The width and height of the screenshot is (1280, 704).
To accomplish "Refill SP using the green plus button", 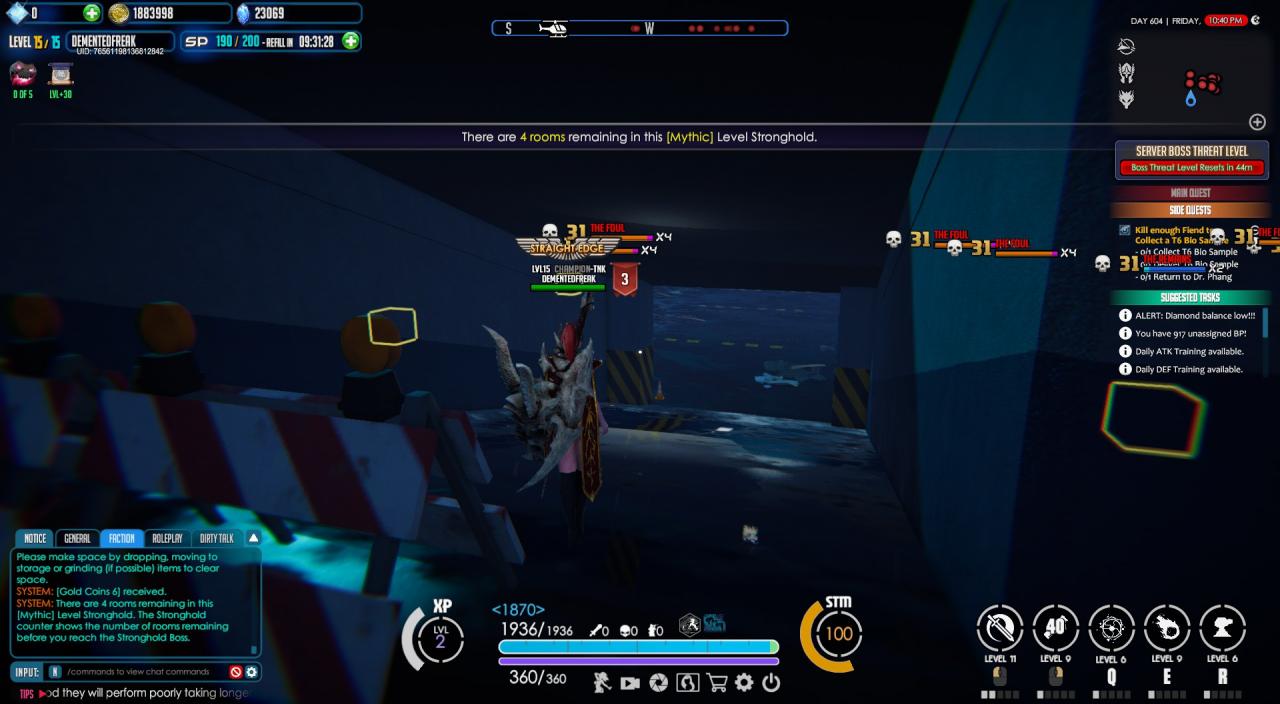I will 351,41.
